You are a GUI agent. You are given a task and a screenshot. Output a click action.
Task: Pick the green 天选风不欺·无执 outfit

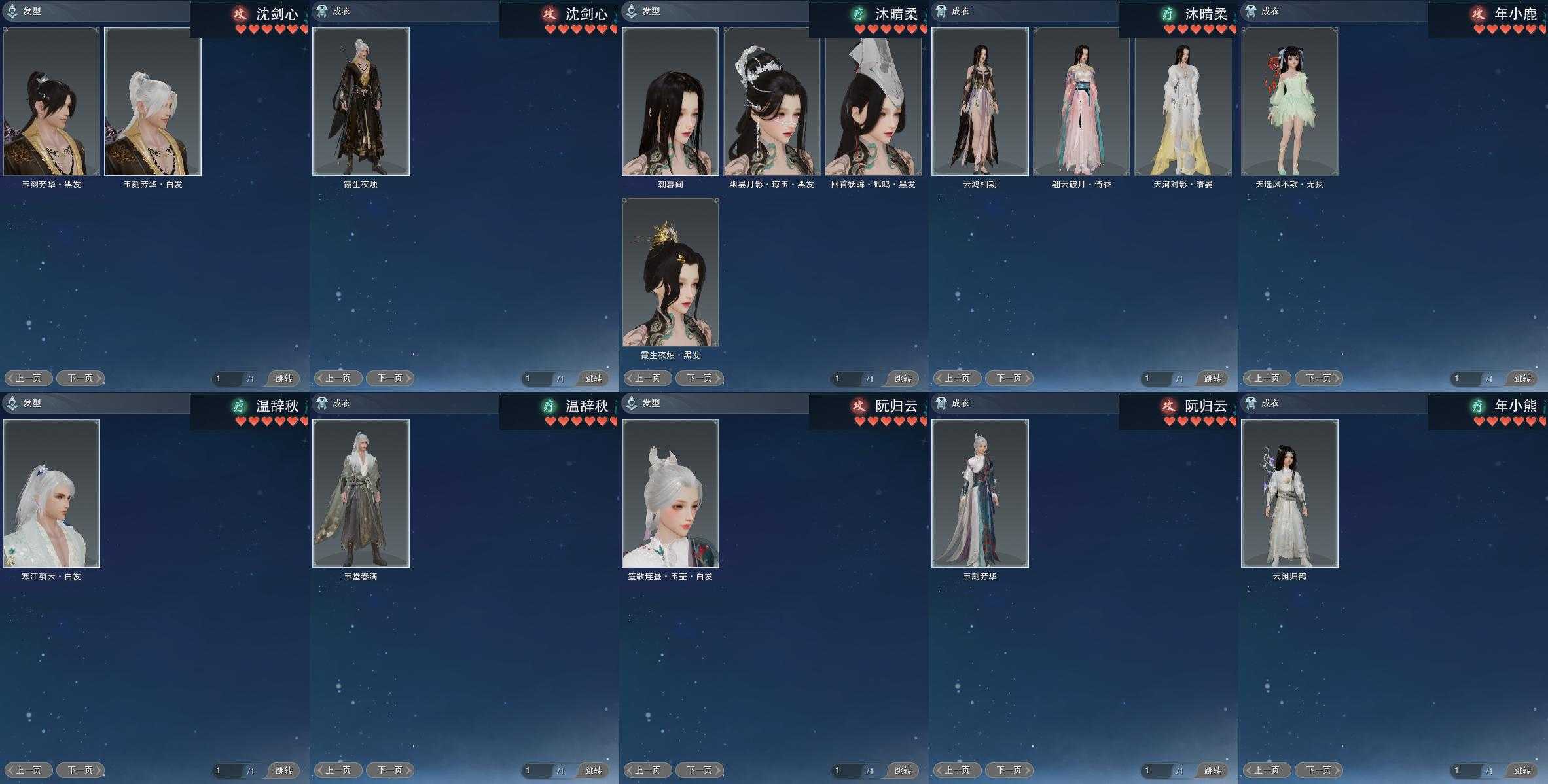1289,101
